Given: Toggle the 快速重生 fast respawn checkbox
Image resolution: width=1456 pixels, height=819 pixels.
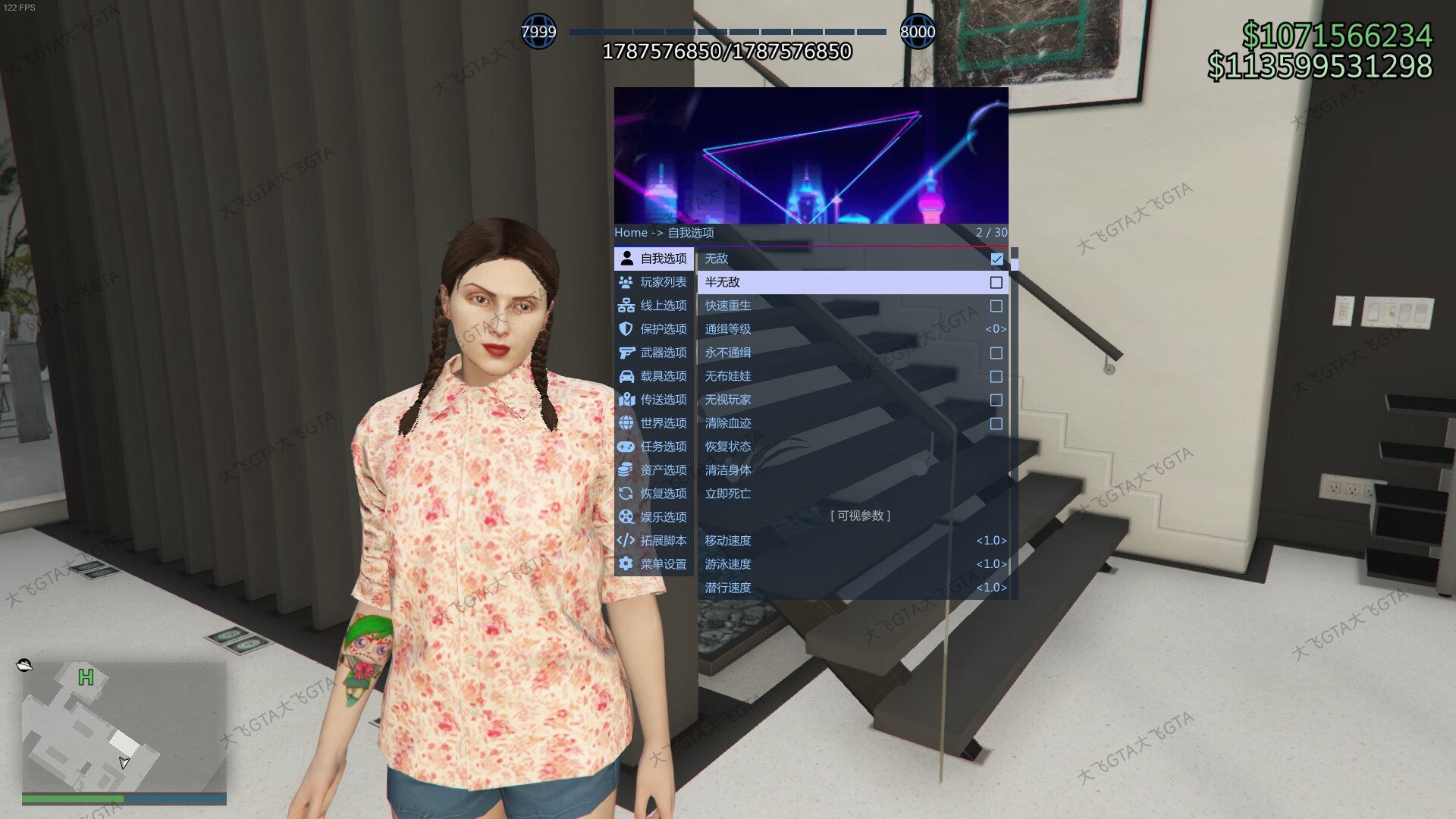Looking at the screenshot, I should 996,306.
